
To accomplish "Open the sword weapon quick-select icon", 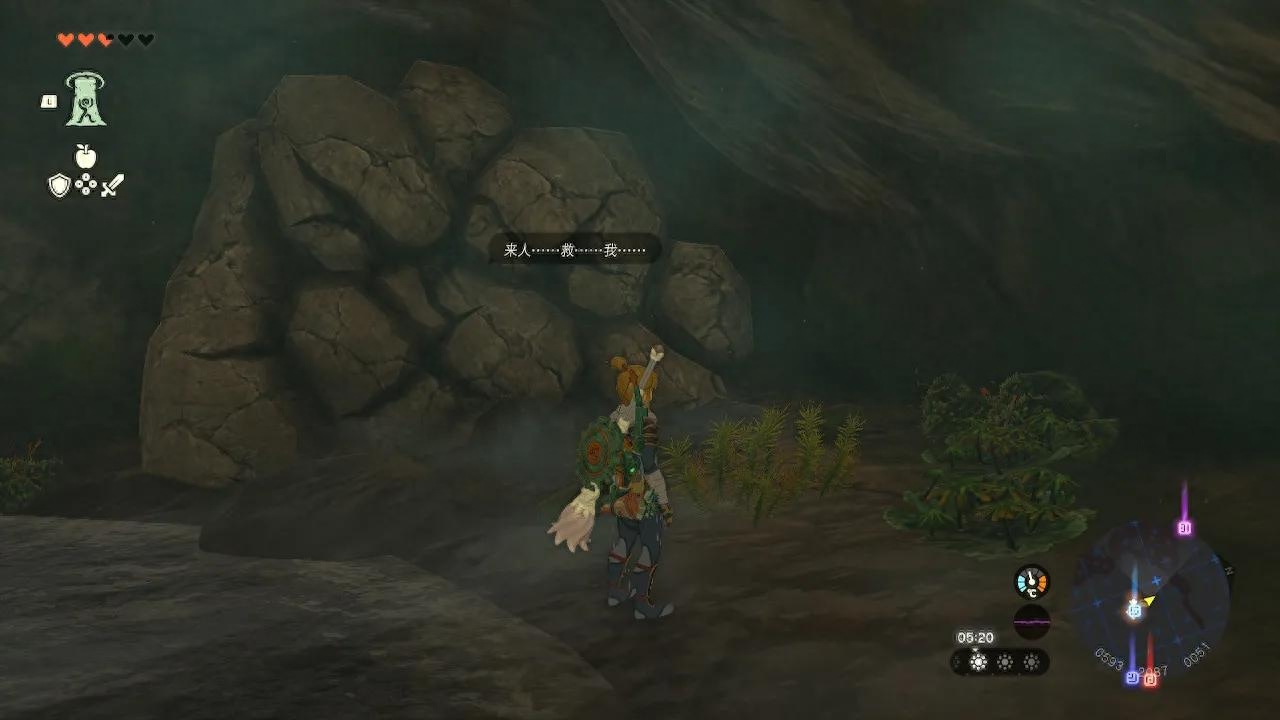I will click(x=111, y=185).
